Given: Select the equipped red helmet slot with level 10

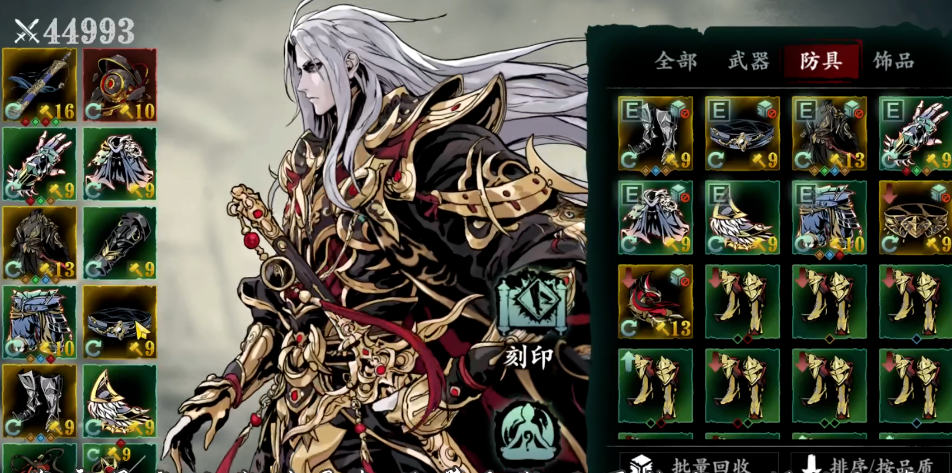Looking at the screenshot, I should pyautogui.click(x=119, y=85).
